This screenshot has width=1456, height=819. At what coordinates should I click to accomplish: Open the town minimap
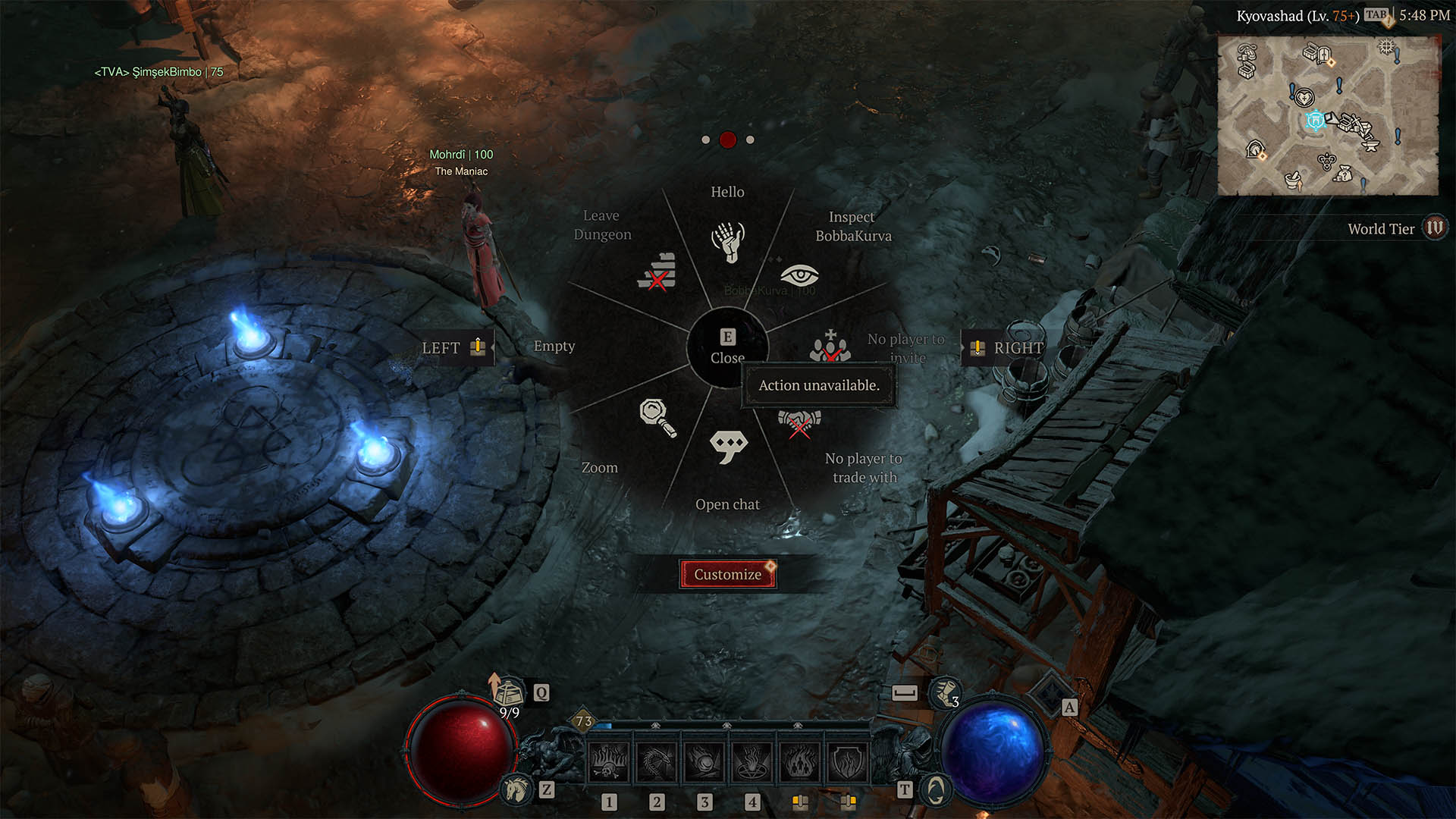click(1328, 115)
